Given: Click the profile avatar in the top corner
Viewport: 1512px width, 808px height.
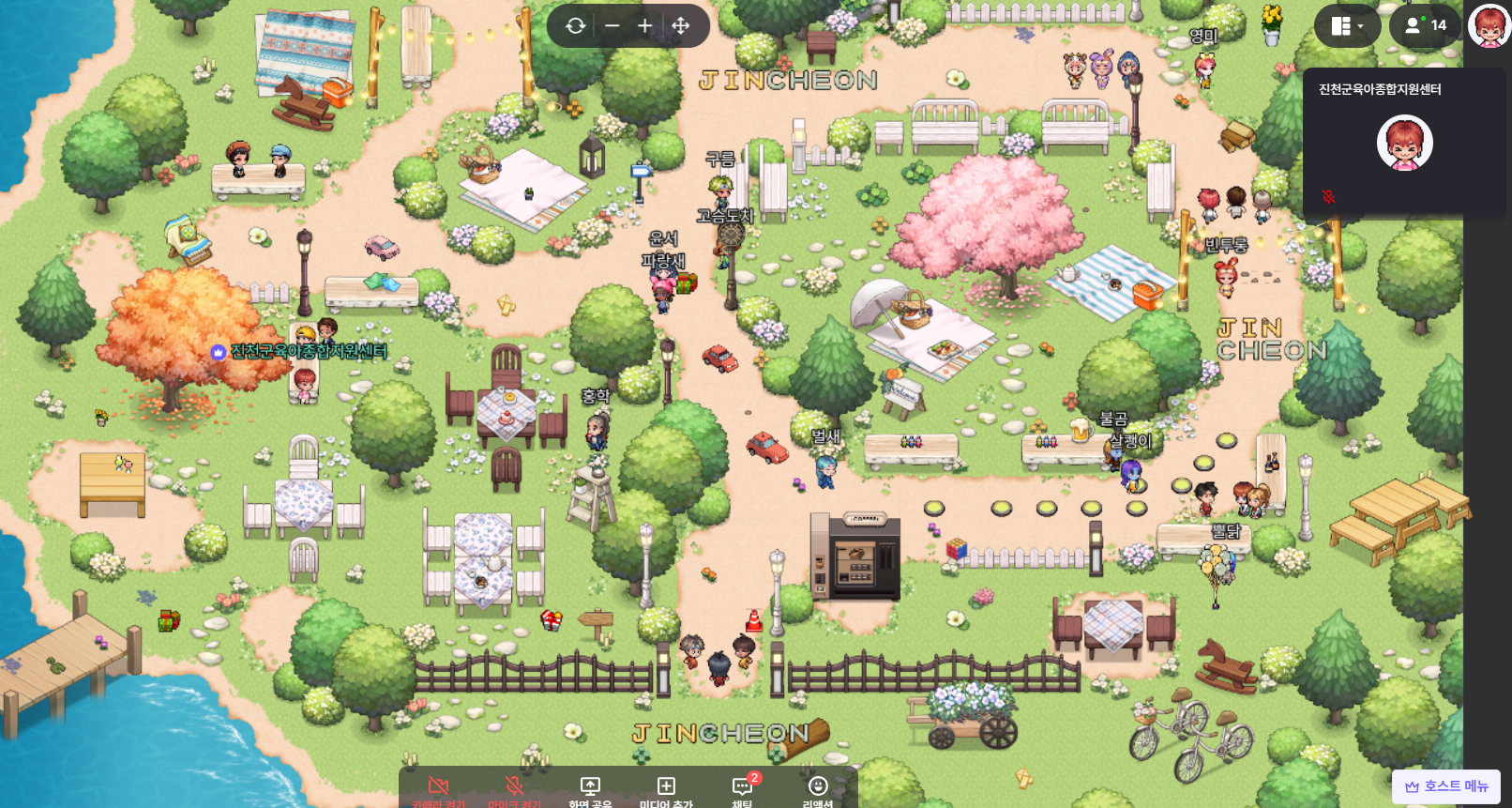Looking at the screenshot, I should (1489, 25).
